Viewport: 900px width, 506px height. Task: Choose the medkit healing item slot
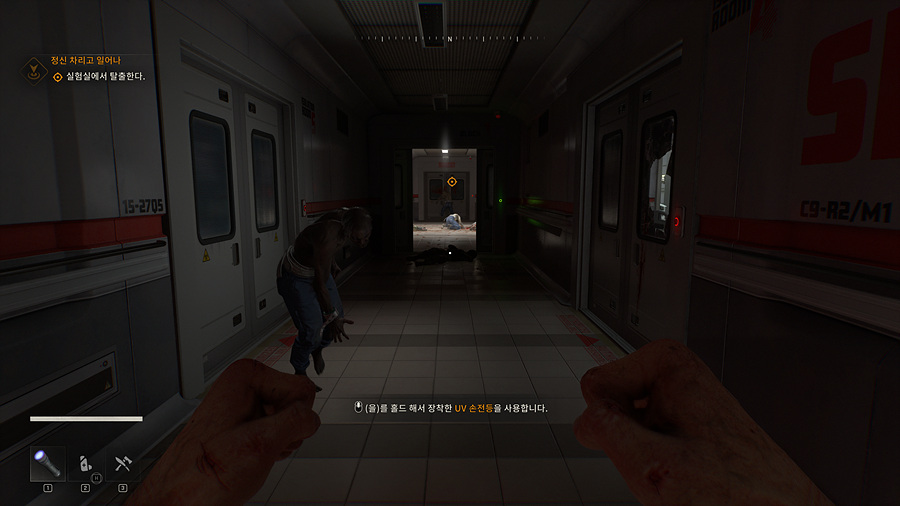86,464
